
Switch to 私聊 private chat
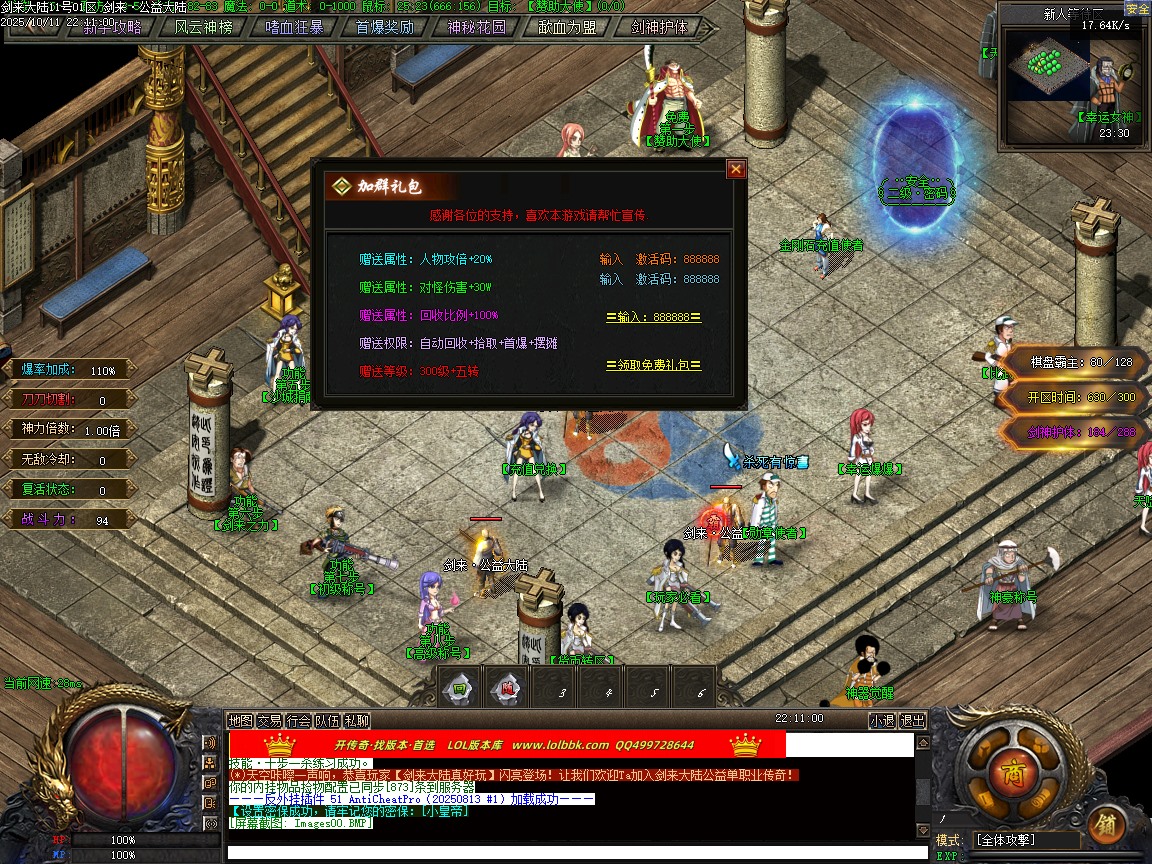357,720
